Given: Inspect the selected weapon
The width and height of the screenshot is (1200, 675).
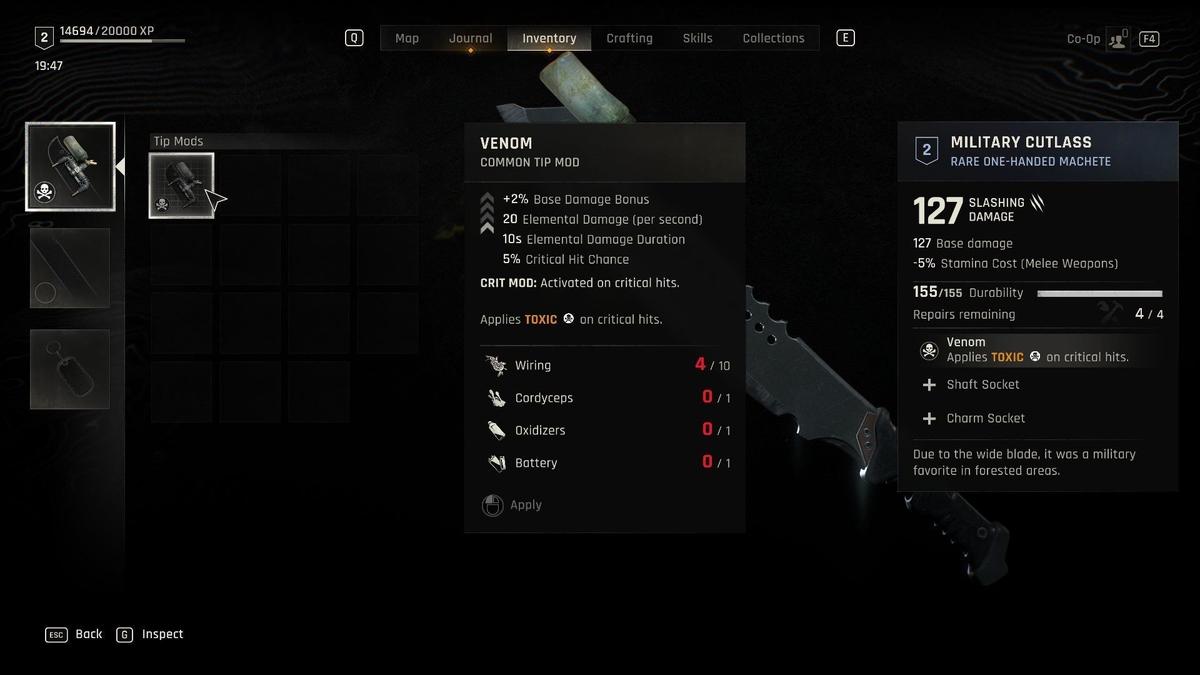Looking at the screenshot, I should [x=150, y=634].
